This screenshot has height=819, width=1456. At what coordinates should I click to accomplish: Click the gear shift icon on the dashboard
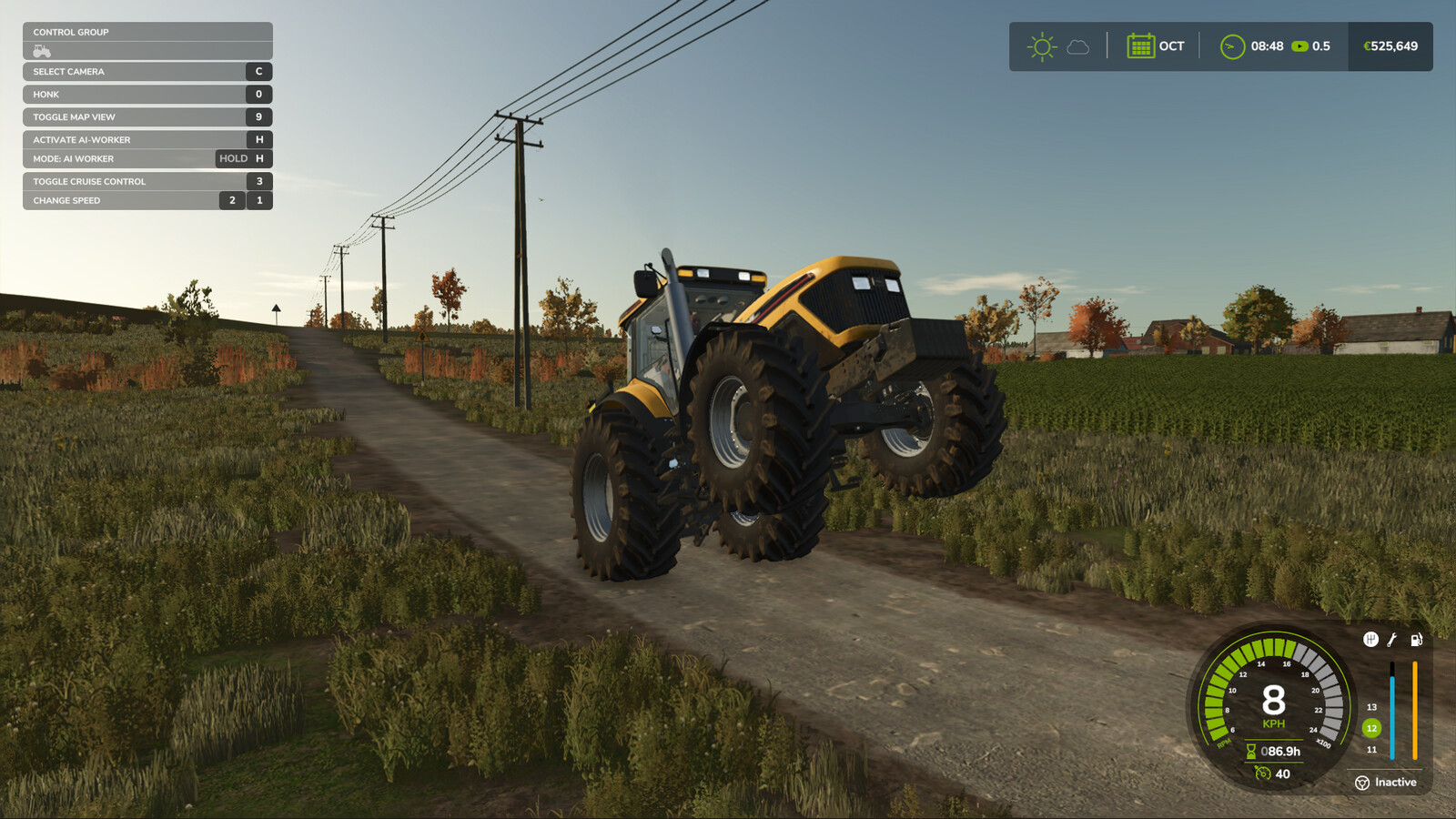1369,640
